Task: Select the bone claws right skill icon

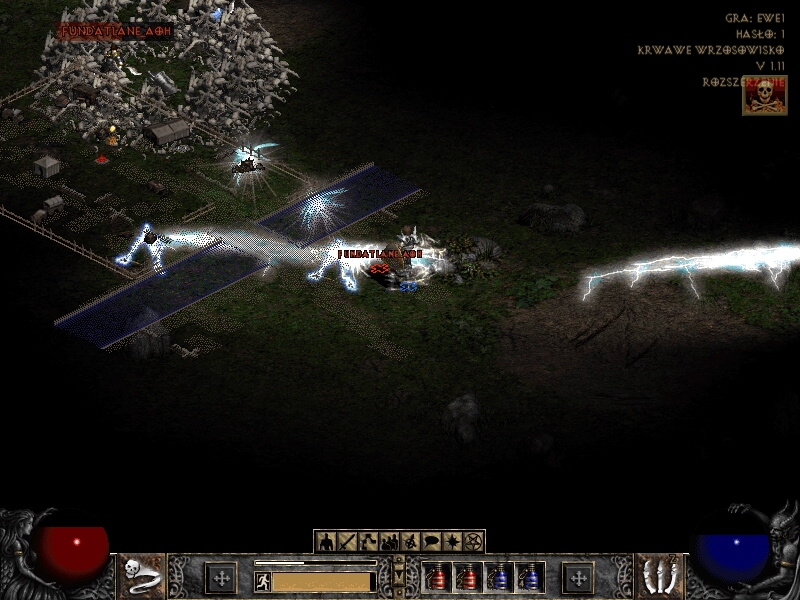Action: [x=658, y=576]
